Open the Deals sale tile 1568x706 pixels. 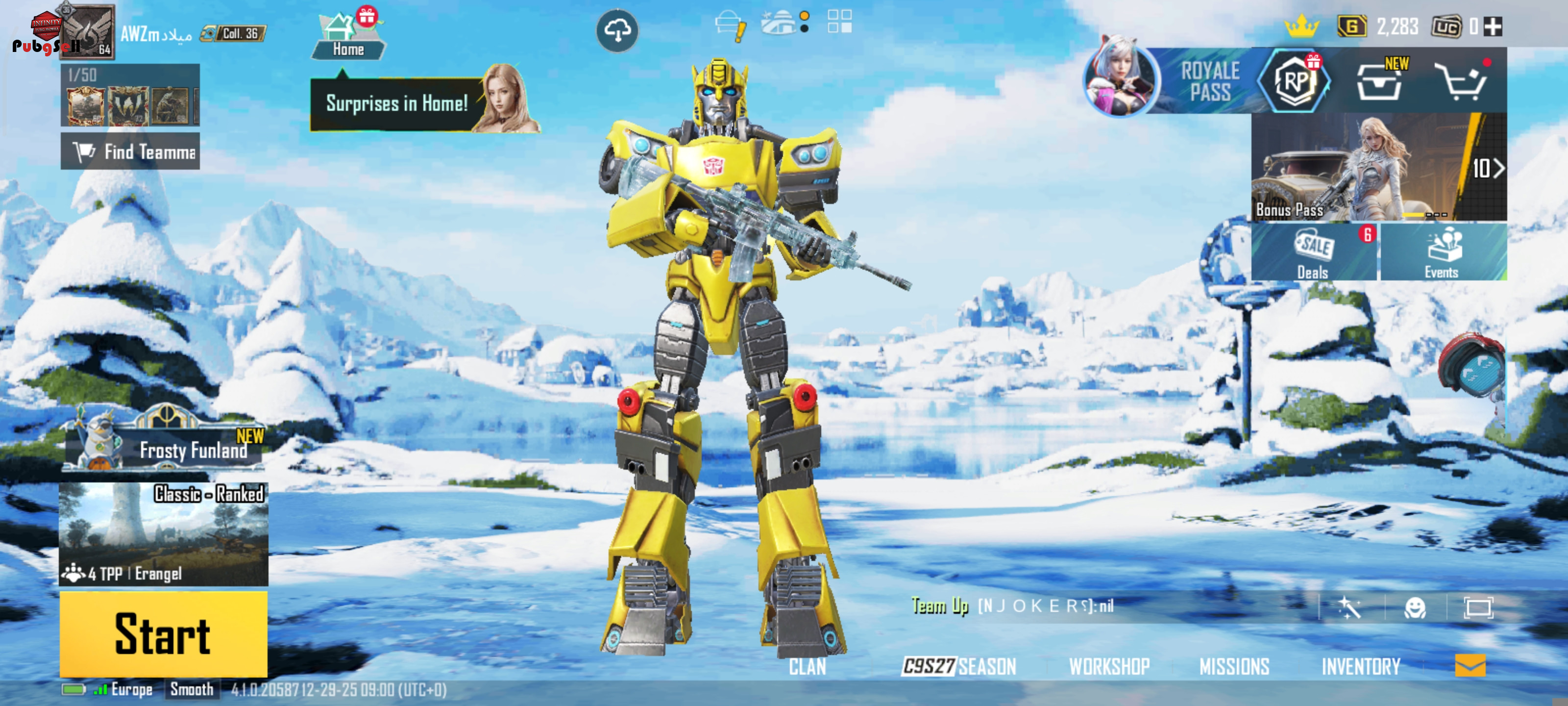(x=1314, y=252)
